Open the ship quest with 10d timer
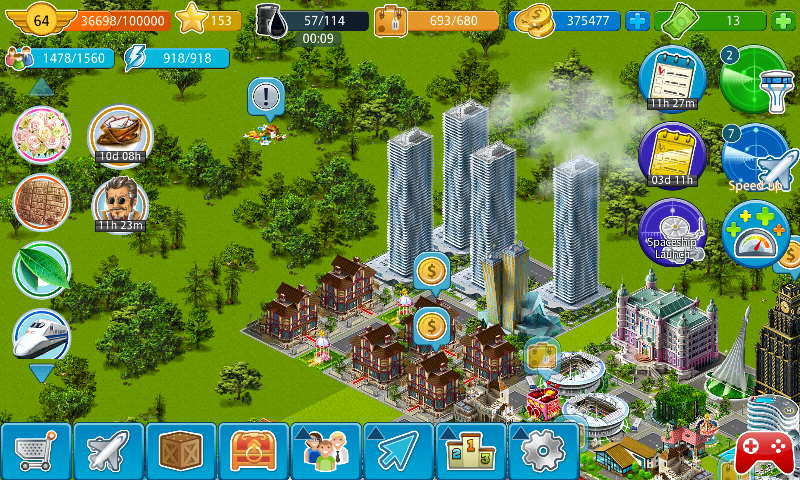The image size is (800, 480). click(121, 133)
